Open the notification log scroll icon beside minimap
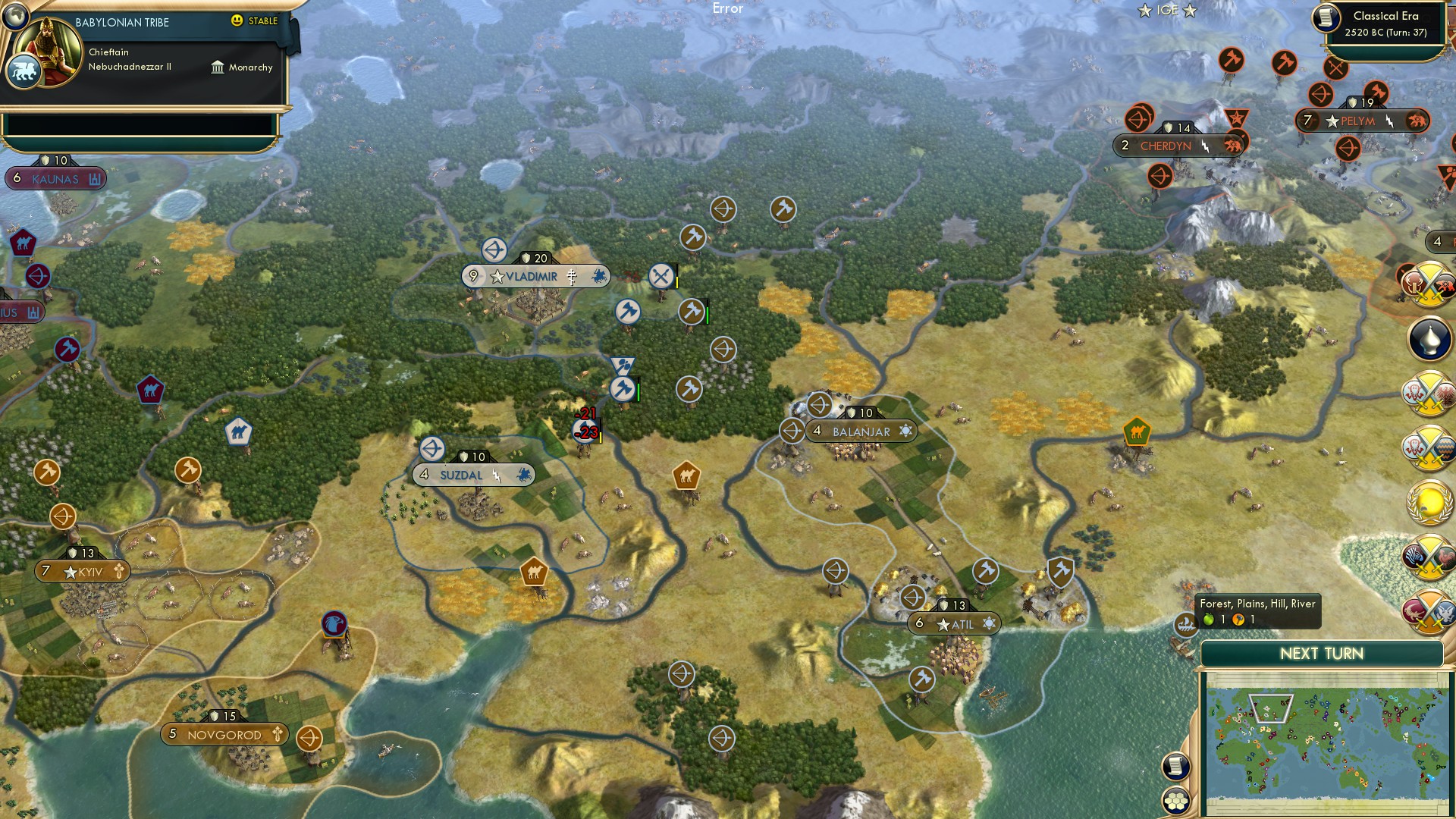This screenshot has width=1456, height=819. pyautogui.click(x=1175, y=765)
